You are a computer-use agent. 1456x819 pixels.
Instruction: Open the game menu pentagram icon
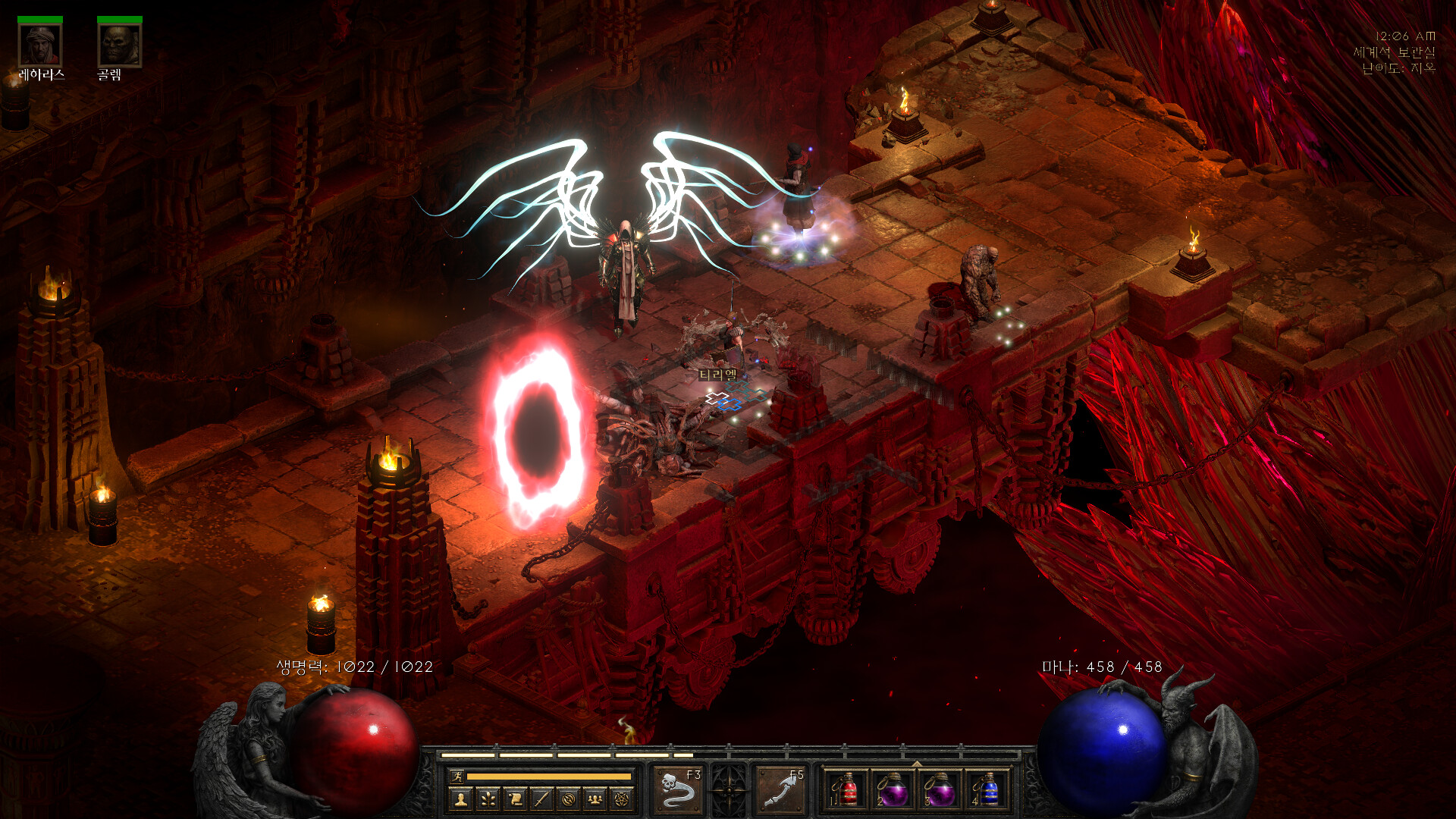(x=622, y=799)
